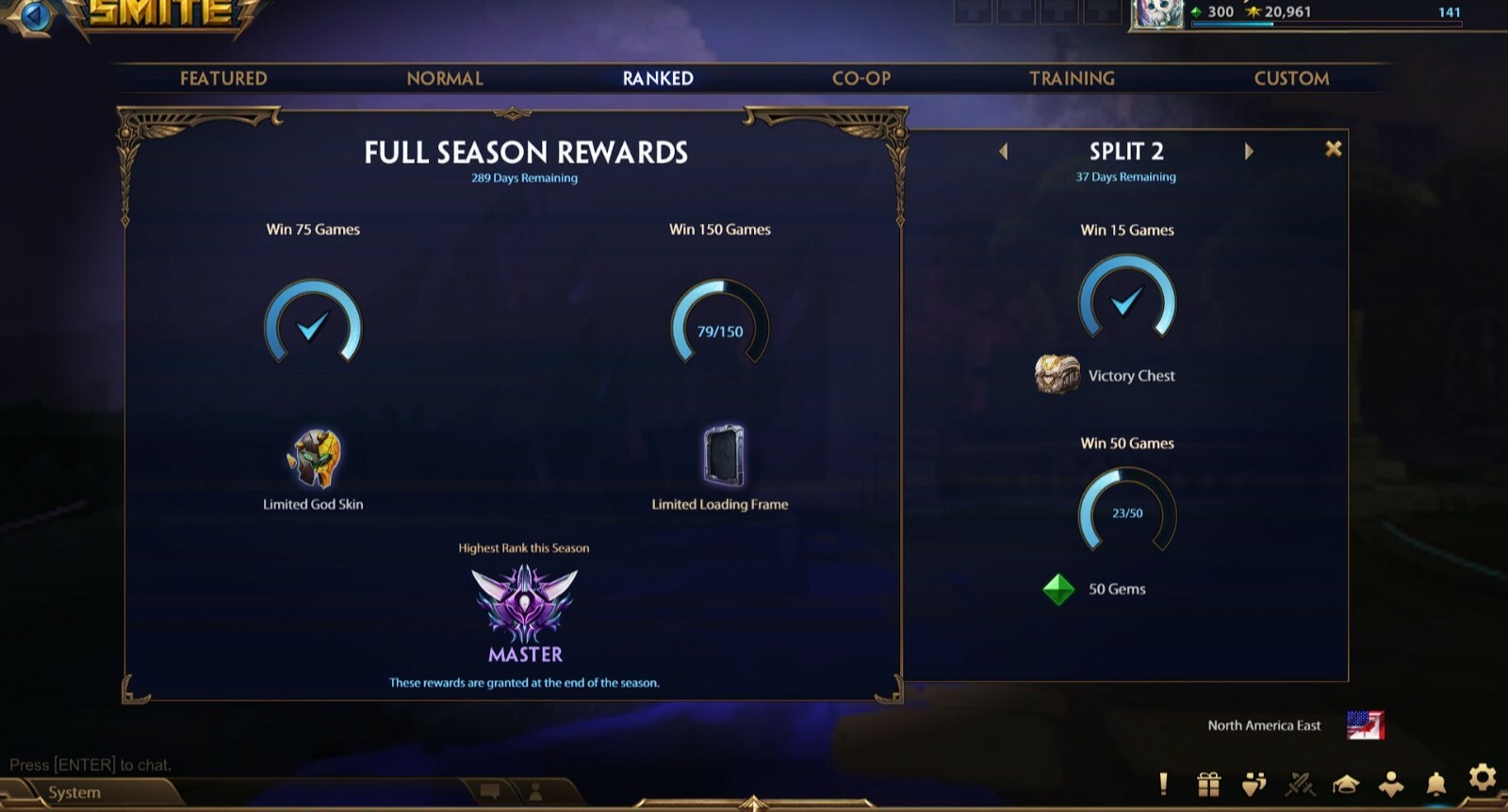The width and height of the screenshot is (1508, 812).
Task: Open the player profile icon
Action: pos(1389,782)
